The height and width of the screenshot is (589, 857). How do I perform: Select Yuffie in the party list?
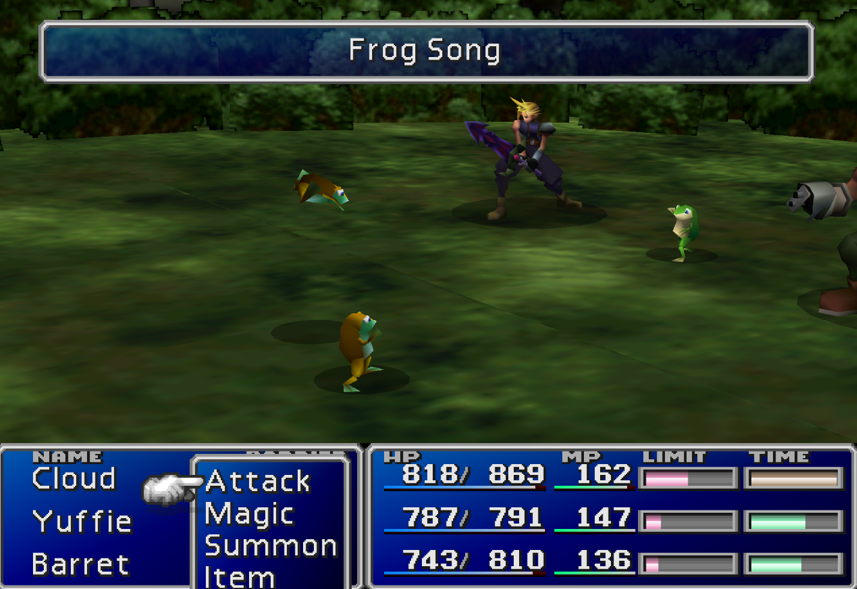coord(82,521)
